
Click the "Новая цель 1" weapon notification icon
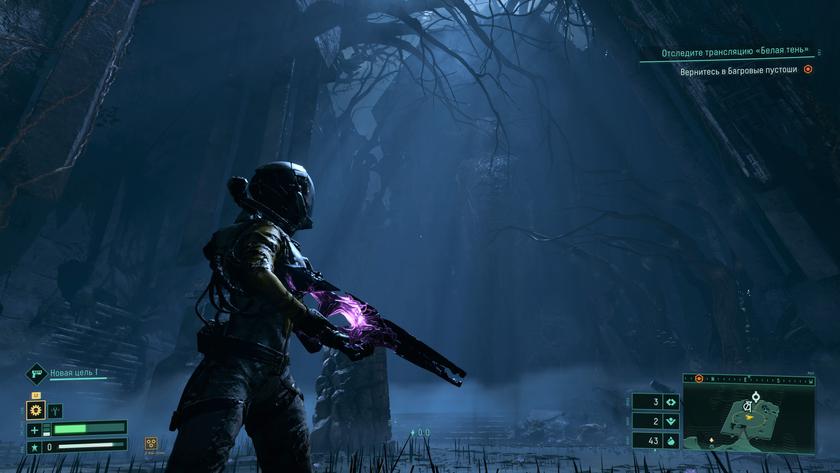coord(36,373)
